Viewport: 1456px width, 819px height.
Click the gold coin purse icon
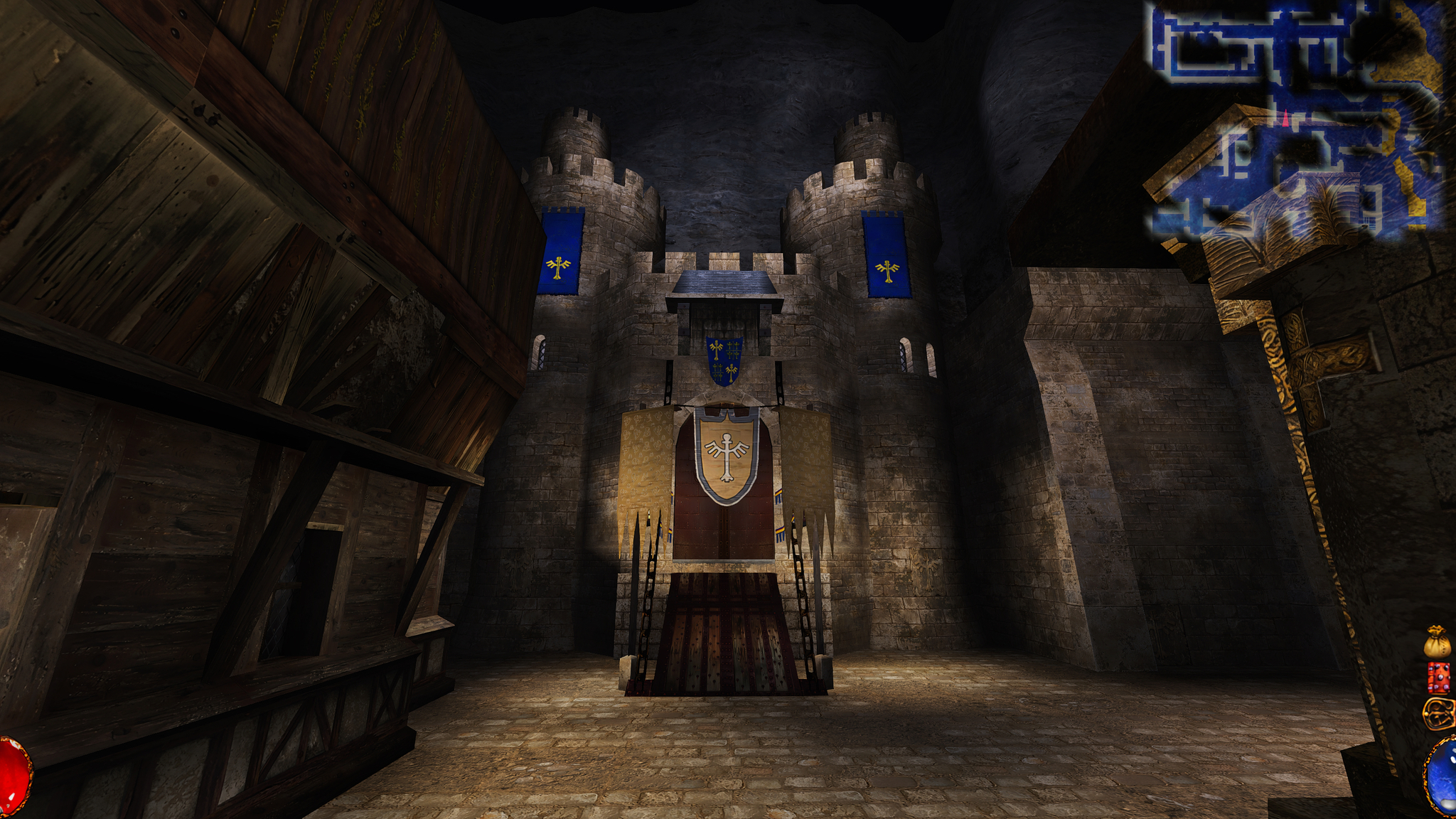click(x=1437, y=642)
